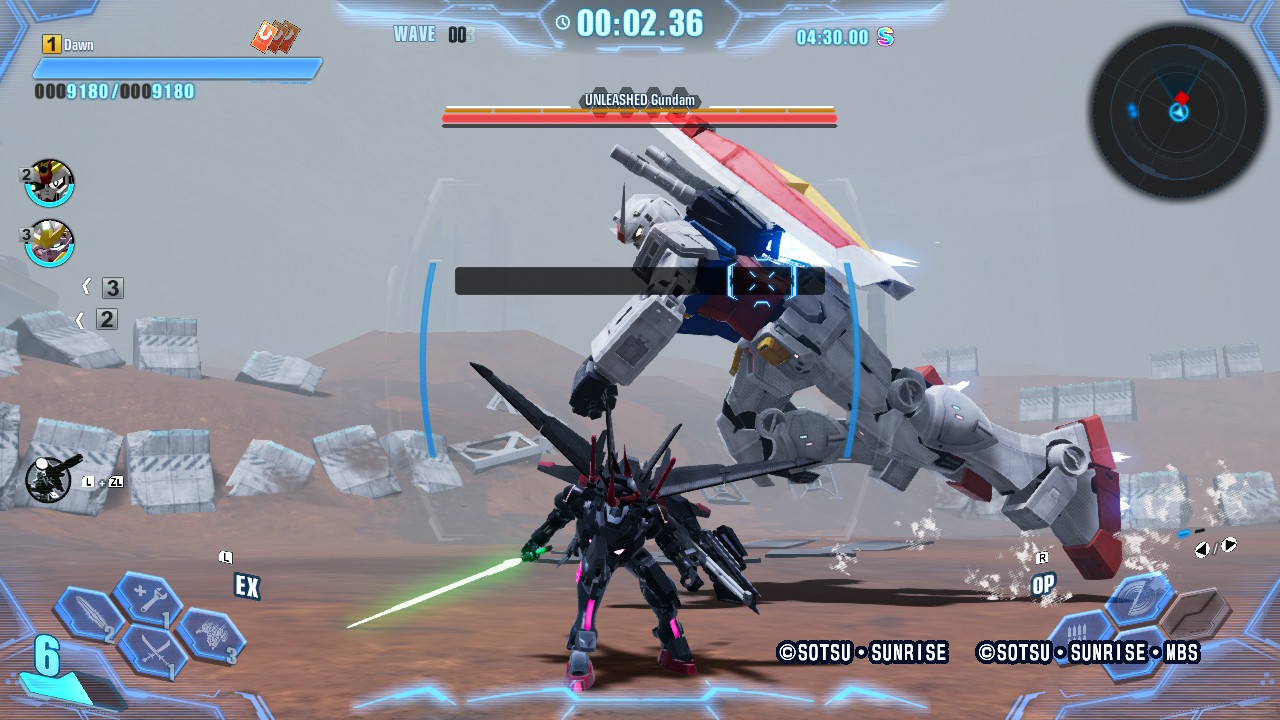Click the circular radar minimap
Screen dimensions: 1280x720
click(1178, 111)
